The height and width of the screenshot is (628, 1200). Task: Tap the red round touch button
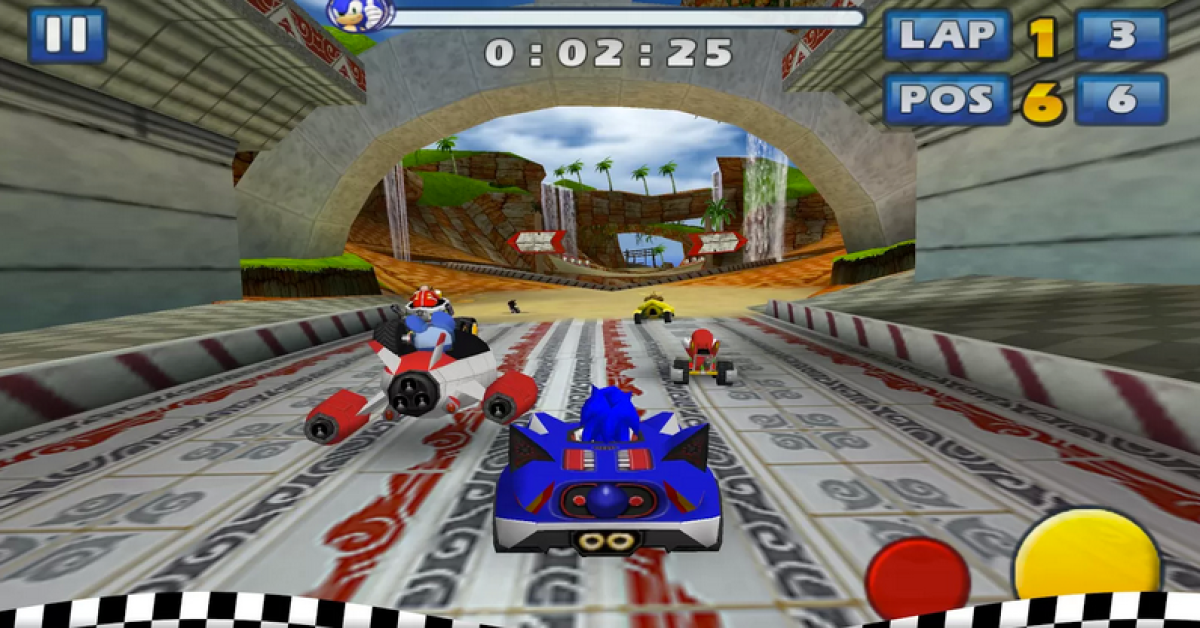coord(917,577)
